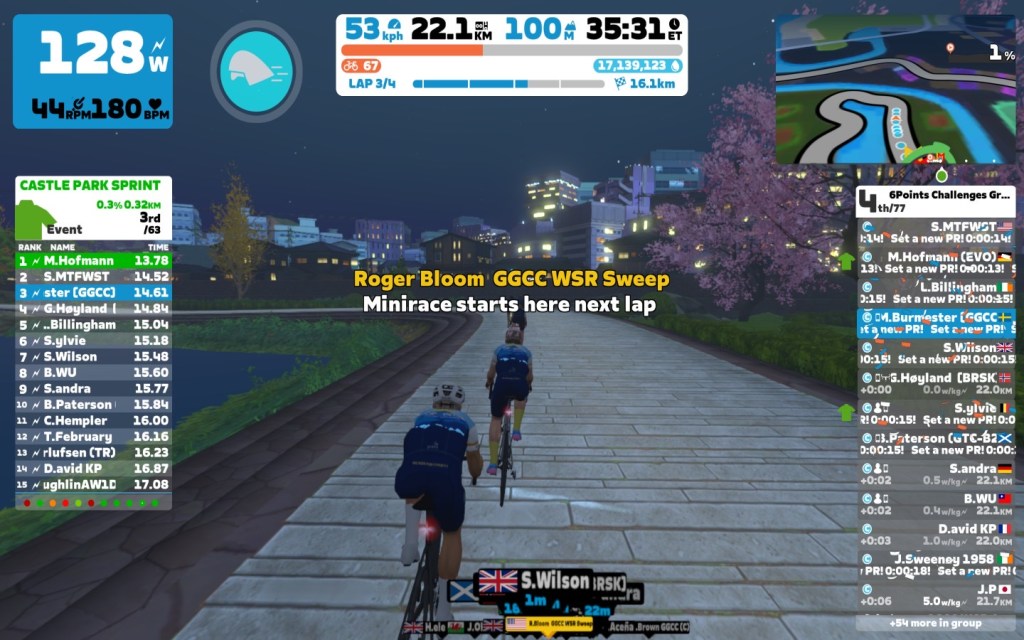
Task: Expand the +54 more in group row
Action: [x=935, y=622]
